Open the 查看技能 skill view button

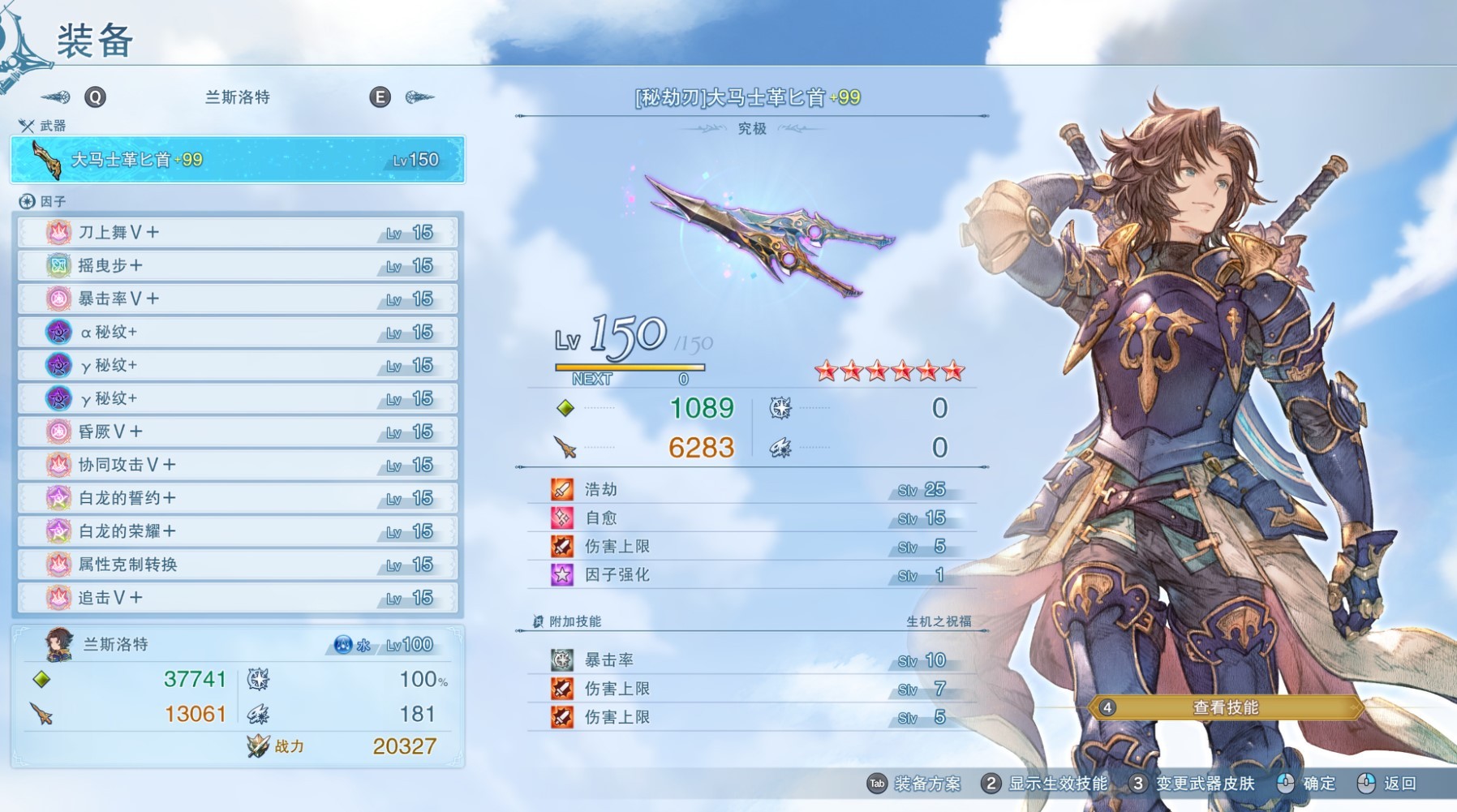[1224, 707]
